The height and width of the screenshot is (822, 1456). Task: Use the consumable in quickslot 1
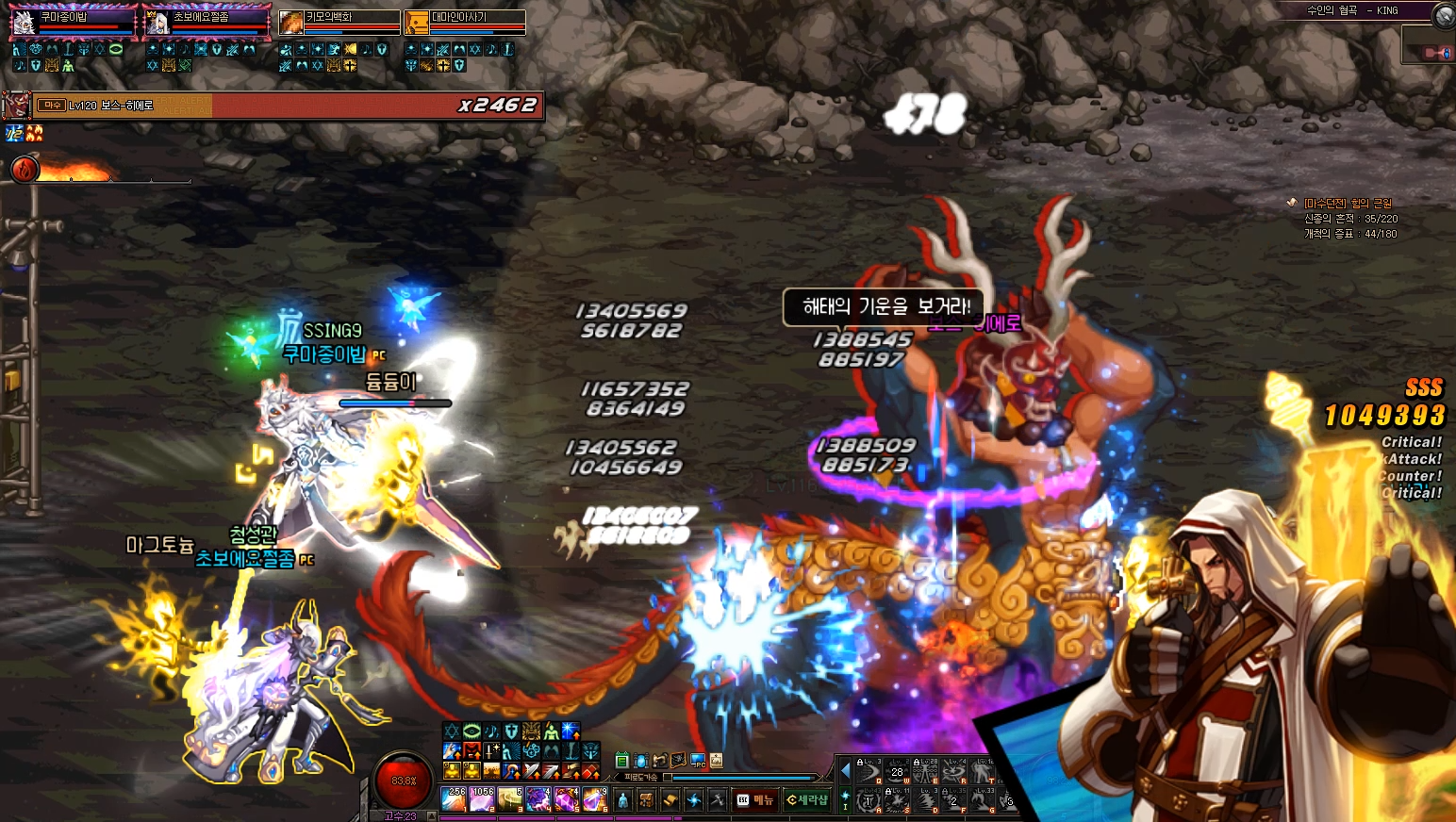point(455,799)
